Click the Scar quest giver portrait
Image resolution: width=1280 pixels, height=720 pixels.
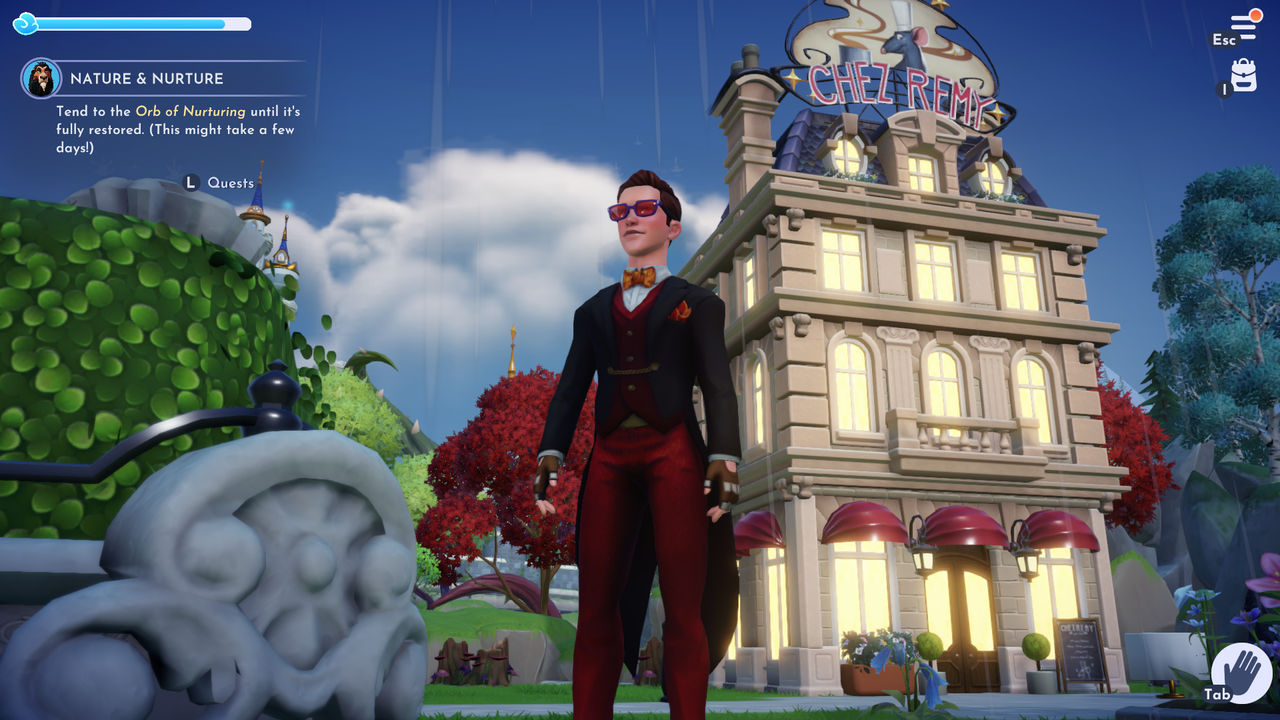41,78
